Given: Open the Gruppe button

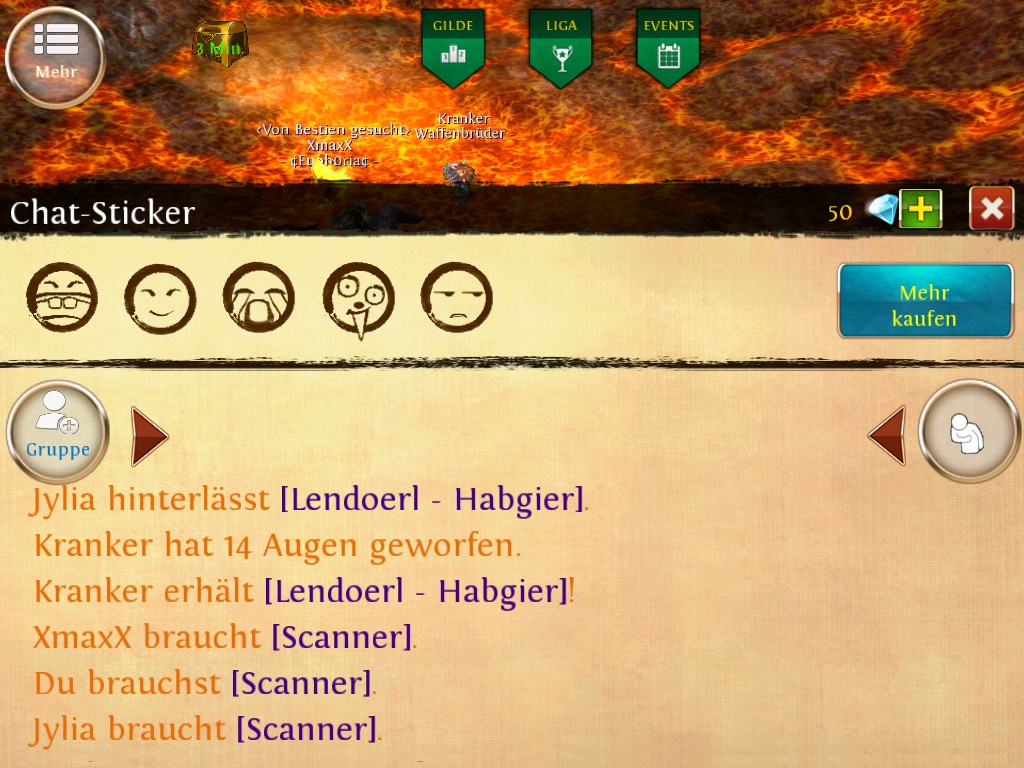Looking at the screenshot, I should [58, 432].
